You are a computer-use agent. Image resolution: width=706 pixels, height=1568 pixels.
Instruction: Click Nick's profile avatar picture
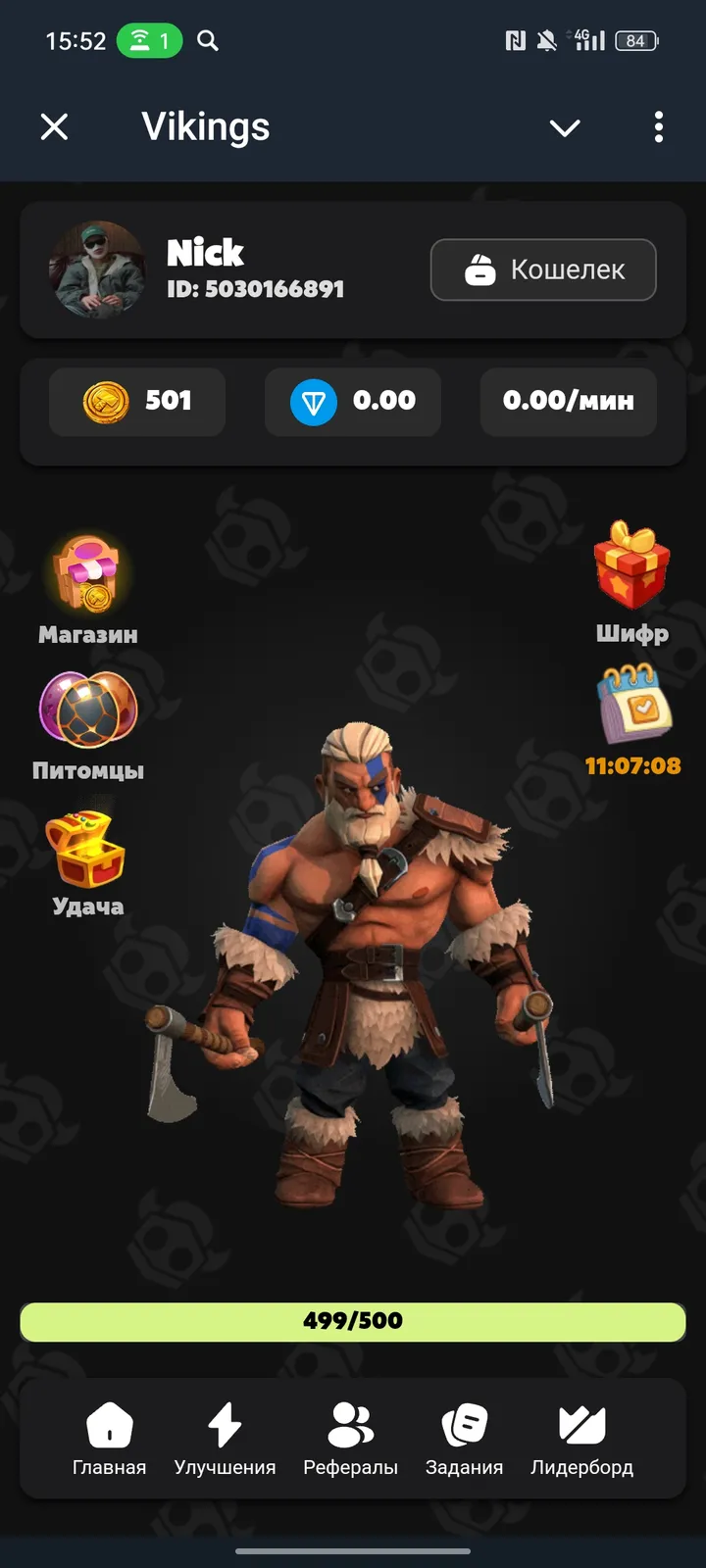point(97,269)
